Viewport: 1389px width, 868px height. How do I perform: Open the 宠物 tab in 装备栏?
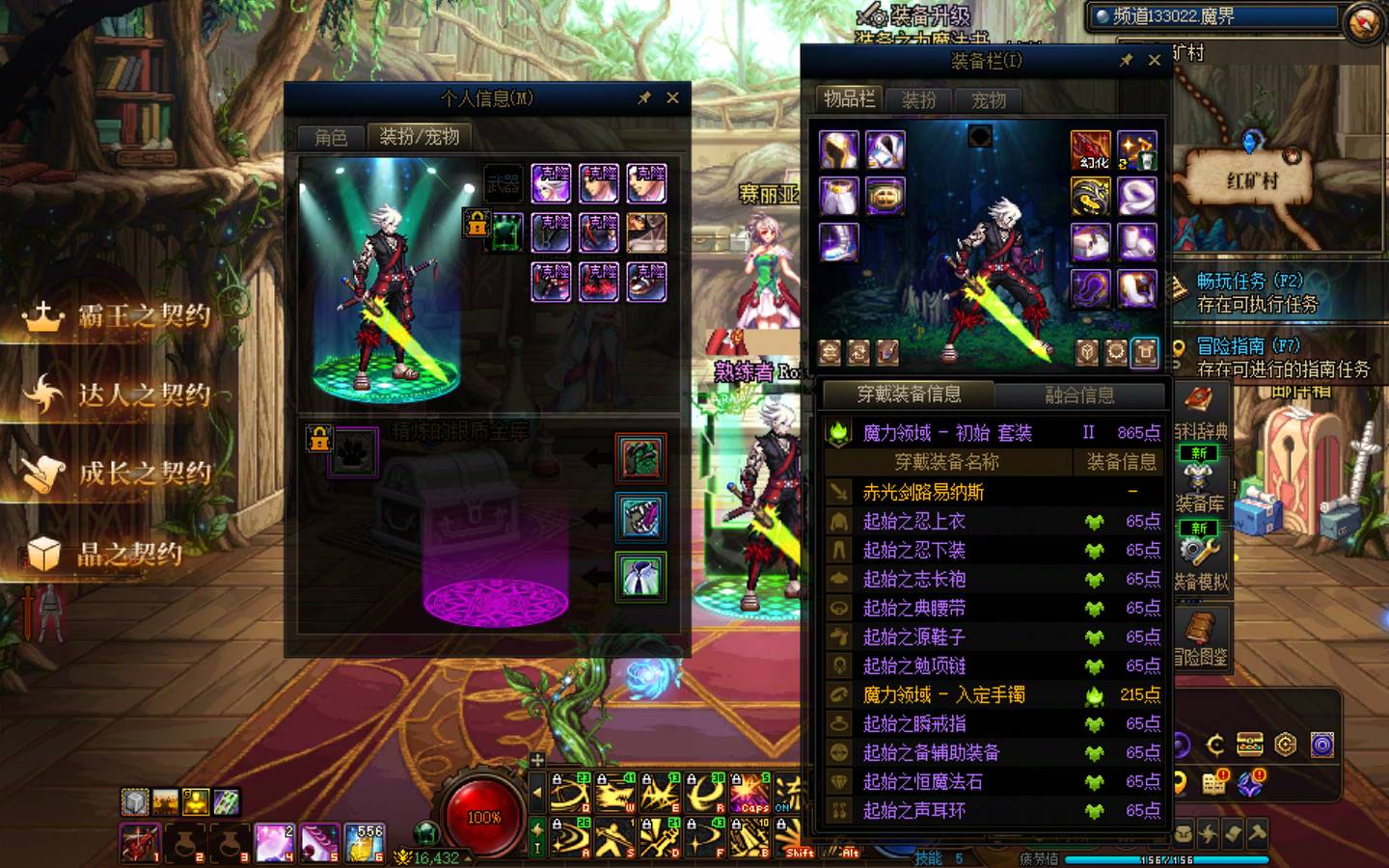tap(989, 99)
